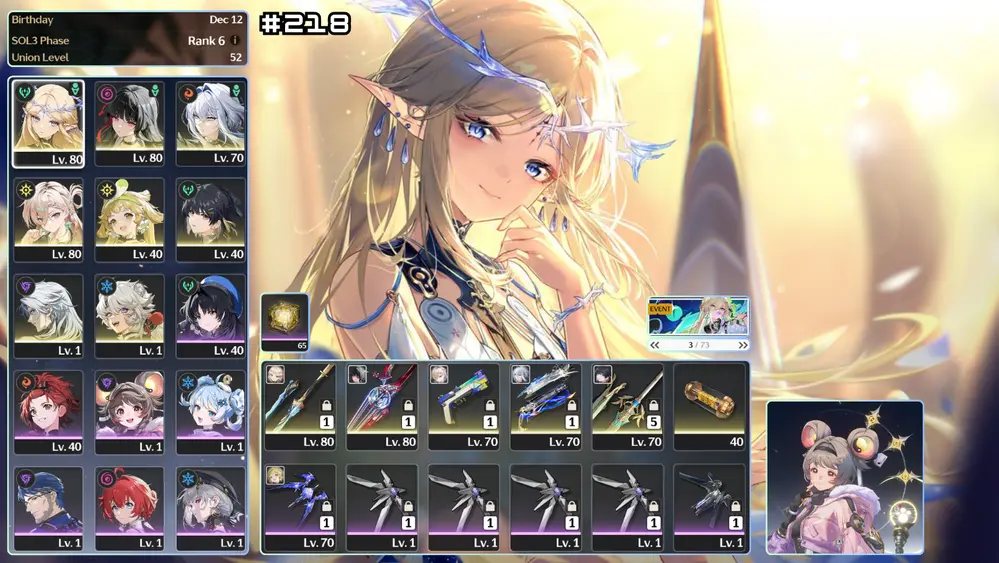Choose the silver-haired Lv. 70 character portrait
The height and width of the screenshot is (563, 999).
(x=211, y=123)
